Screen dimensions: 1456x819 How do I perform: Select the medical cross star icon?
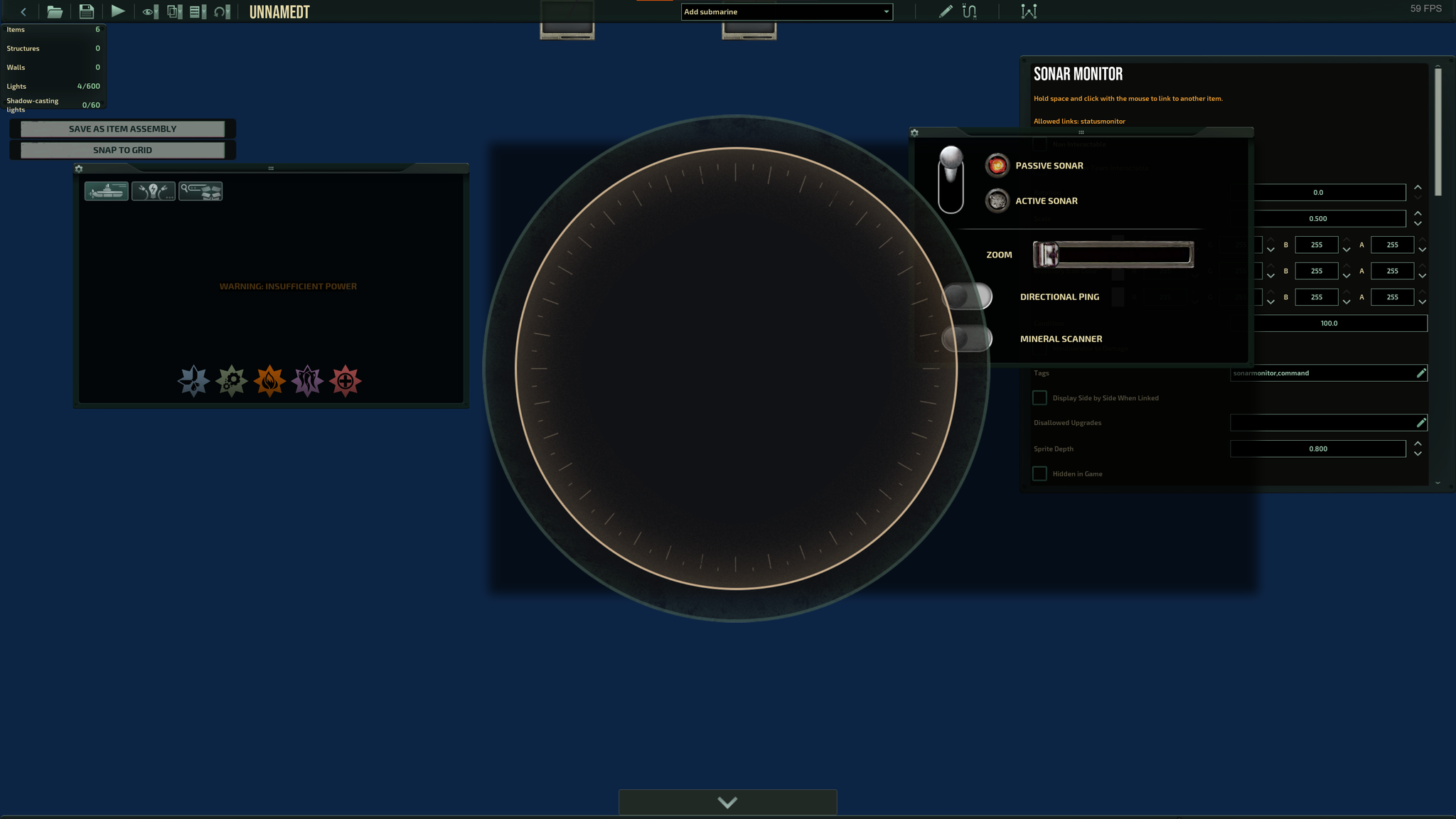(346, 380)
